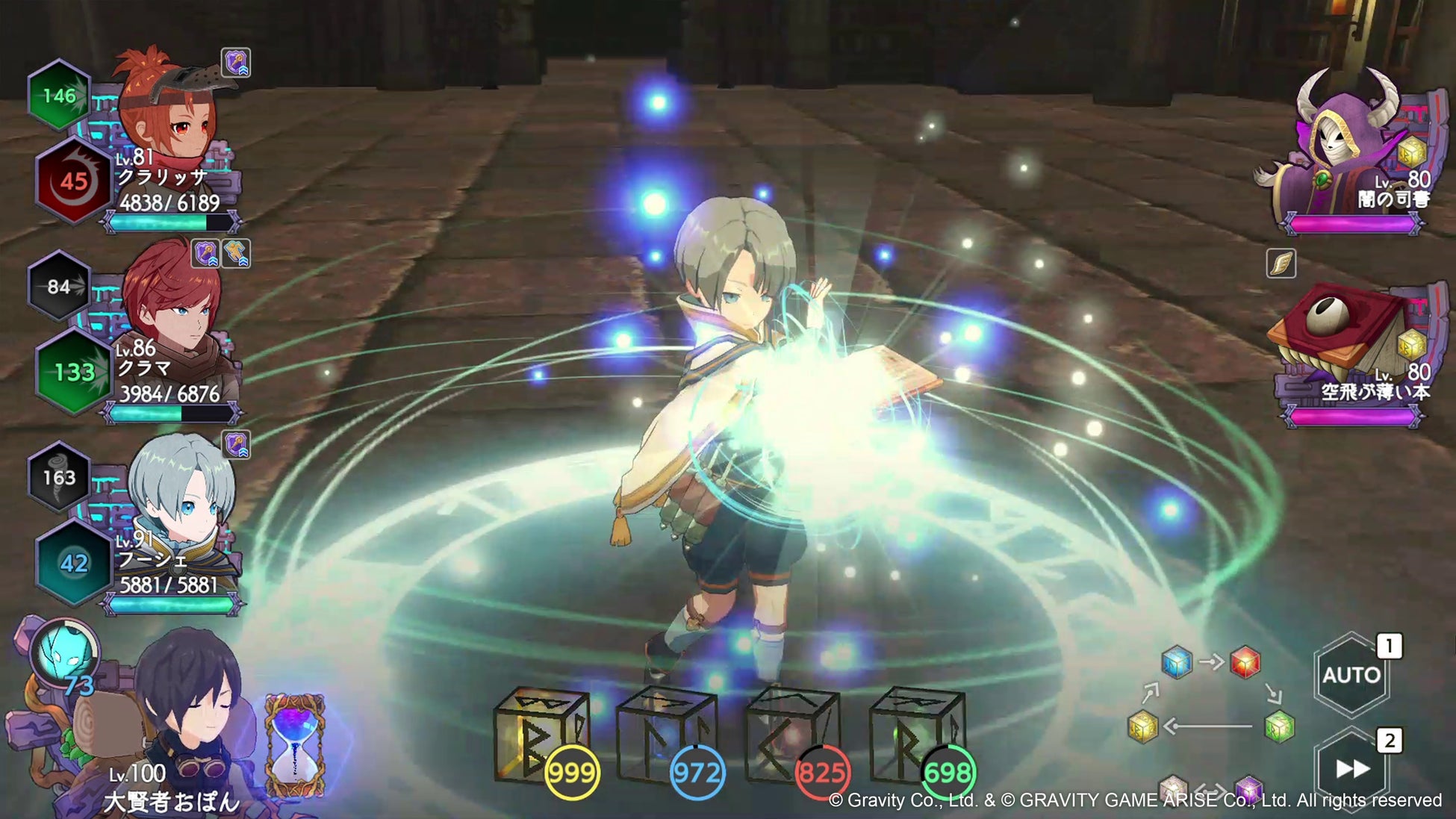Image resolution: width=1456 pixels, height=819 pixels.
Task: Target the enemy 空飛ぶ薄い本
Action: [1344, 336]
